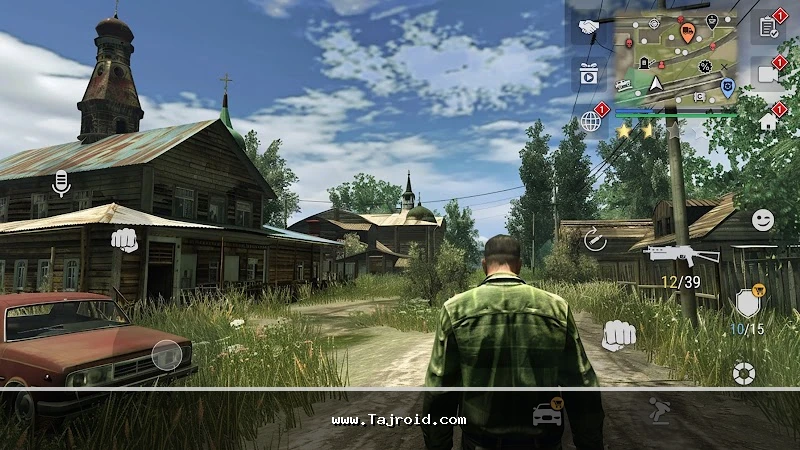Punch with the large right fist button
The height and width of the screenshot is (450, 800).
tap(619, 335)
